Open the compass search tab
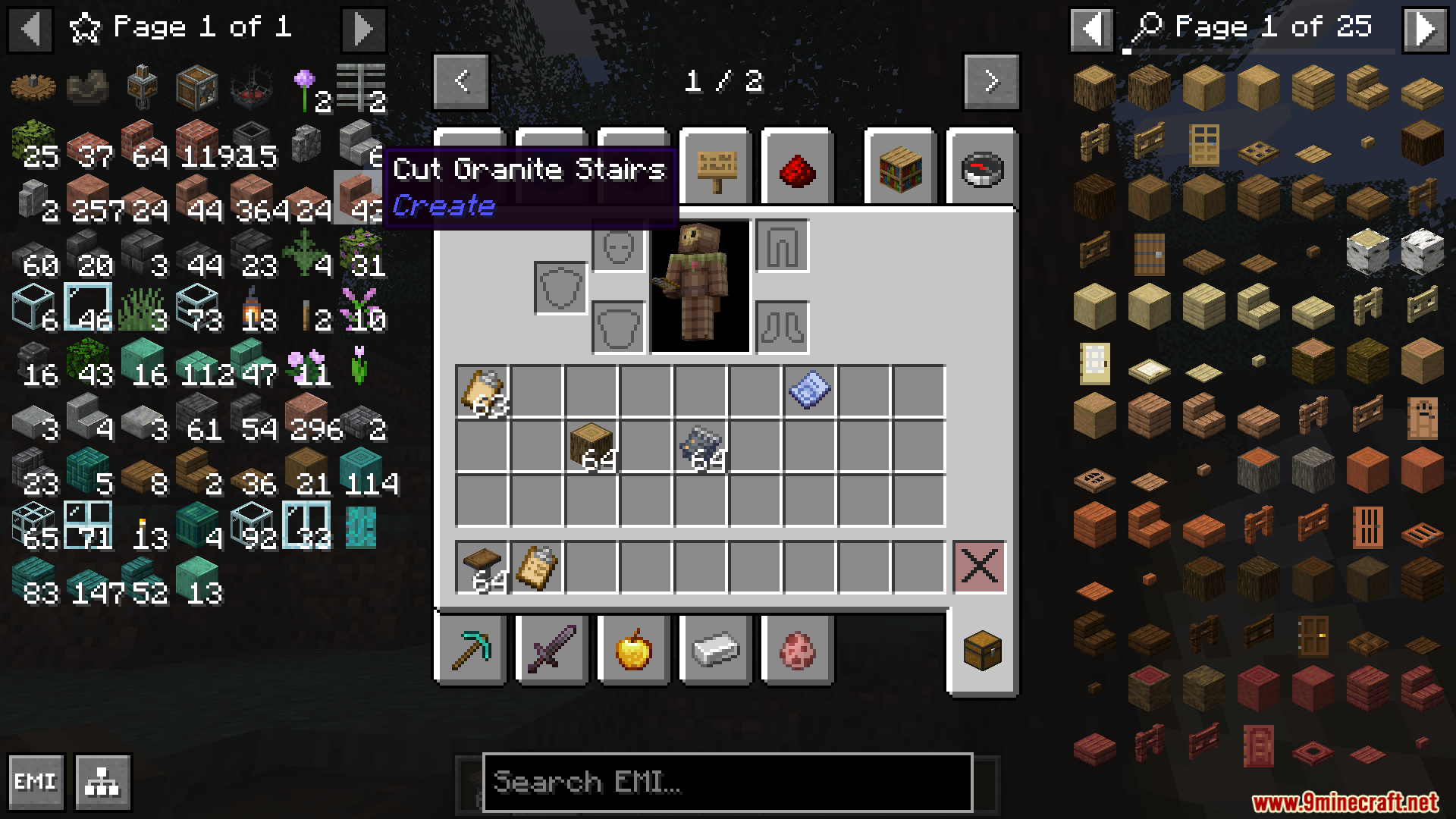This screenshot has width=1456, height=819. pyautogui.click(x=982, y=169)
